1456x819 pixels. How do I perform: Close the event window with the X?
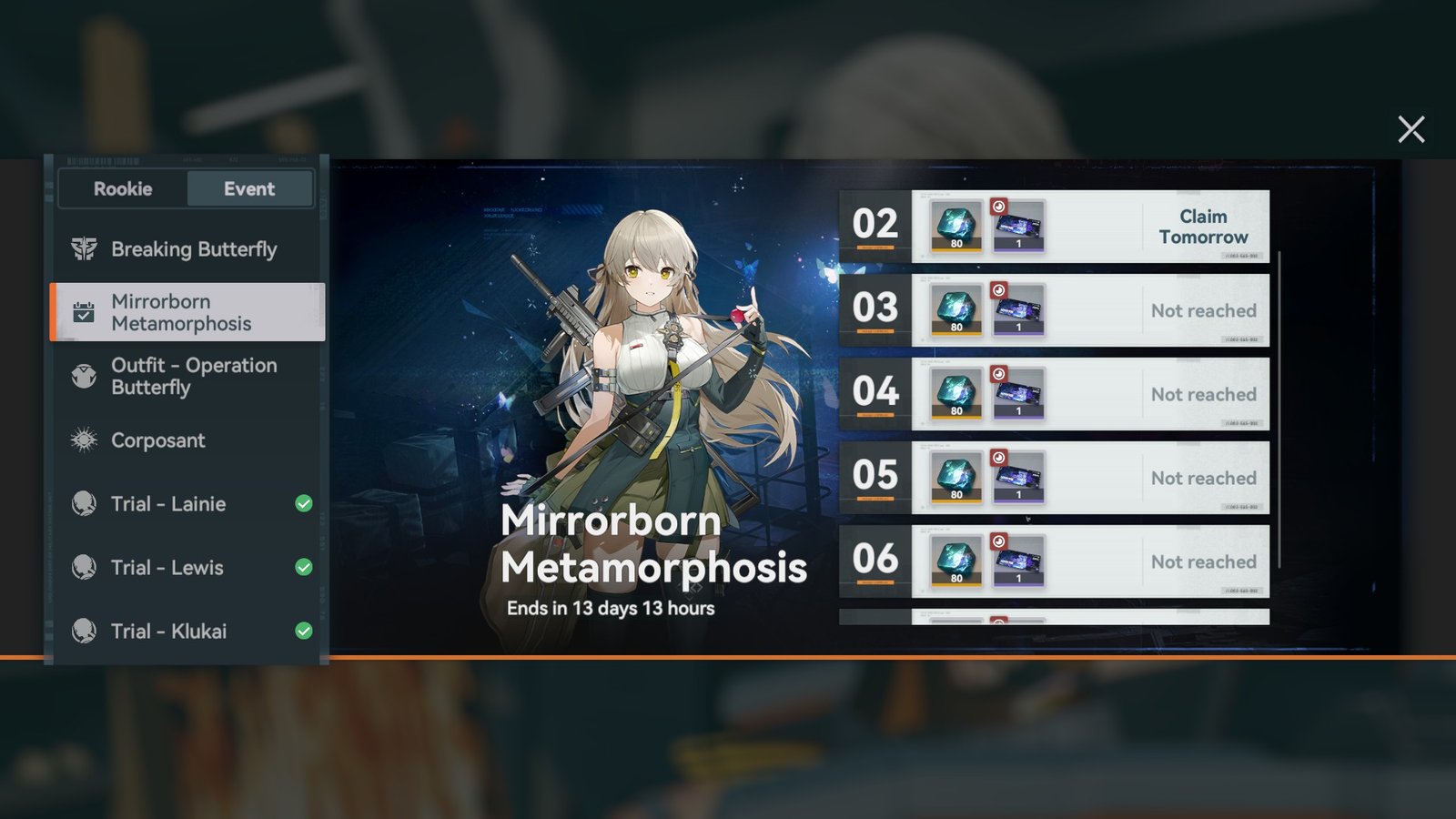pyautogui.click(x=1410, y=129)
